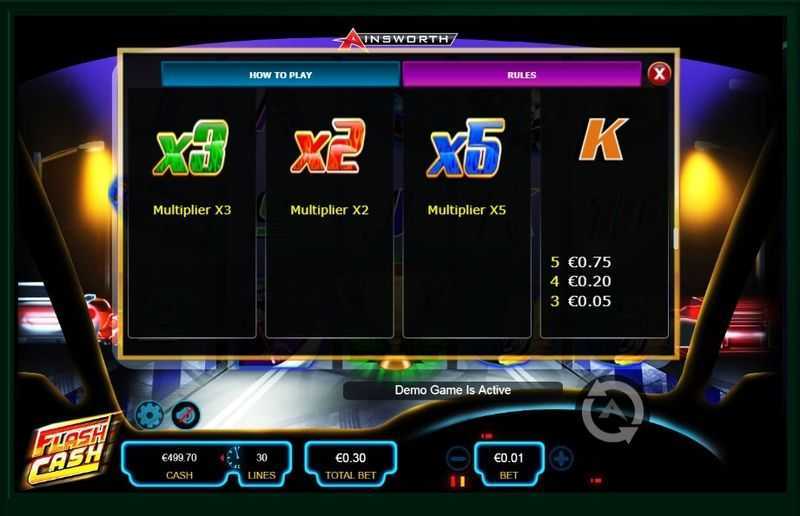Activate the autoplay spin button
Screen dimensions: 800x516
(612, 408)
